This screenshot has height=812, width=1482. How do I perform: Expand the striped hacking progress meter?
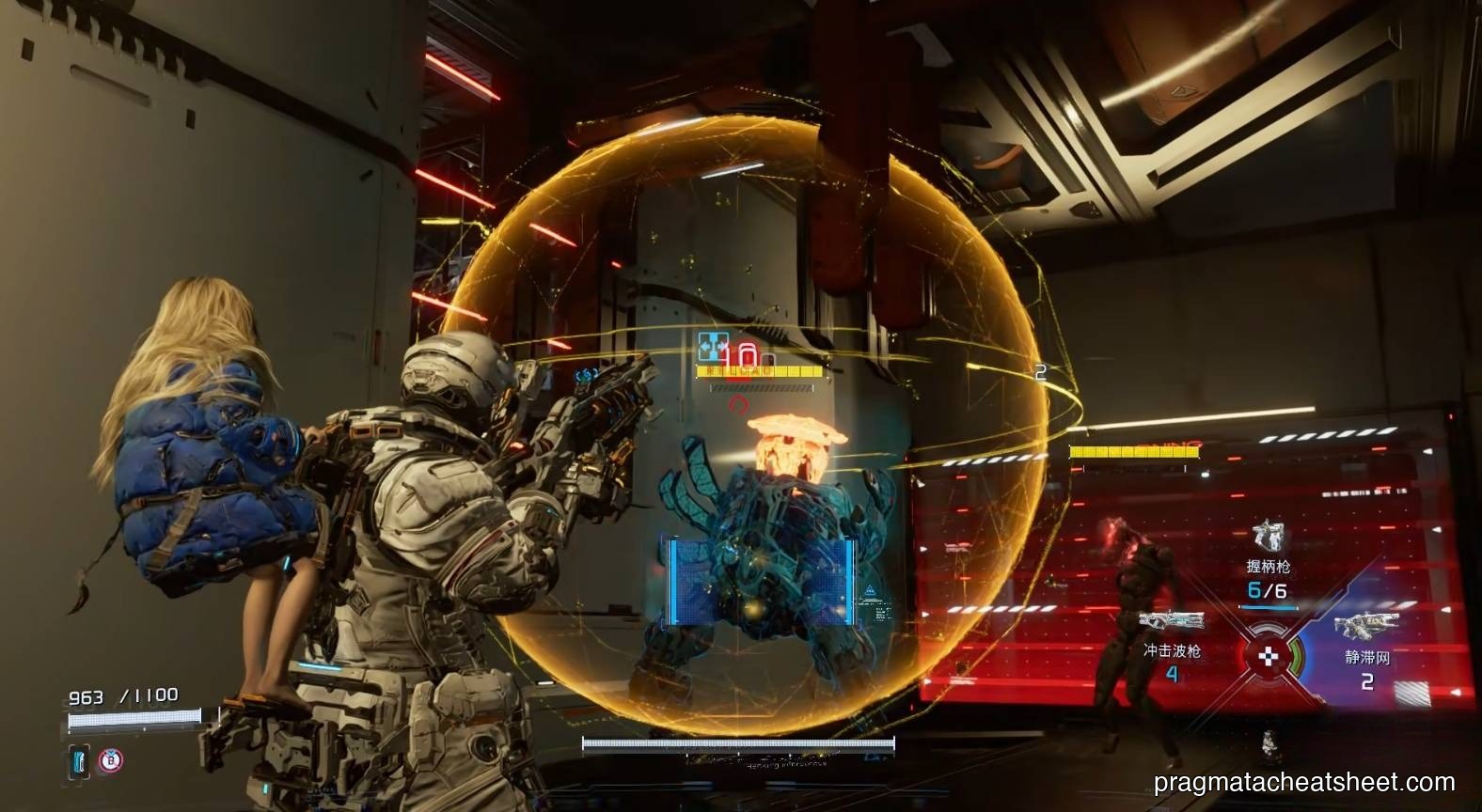pyautogui.click(x=762, y=388)
